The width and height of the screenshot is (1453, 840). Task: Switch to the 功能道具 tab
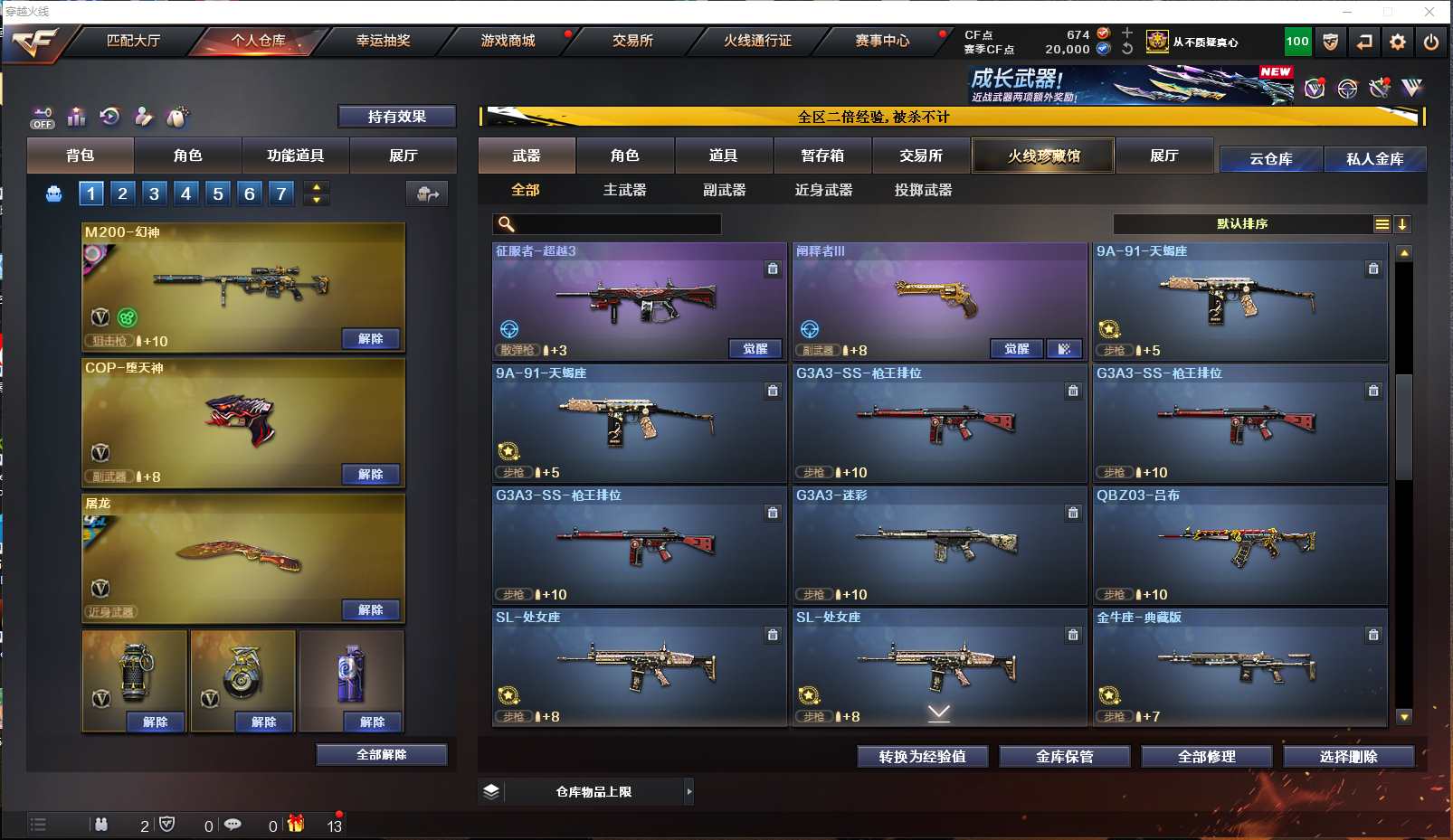pos(295,156)
